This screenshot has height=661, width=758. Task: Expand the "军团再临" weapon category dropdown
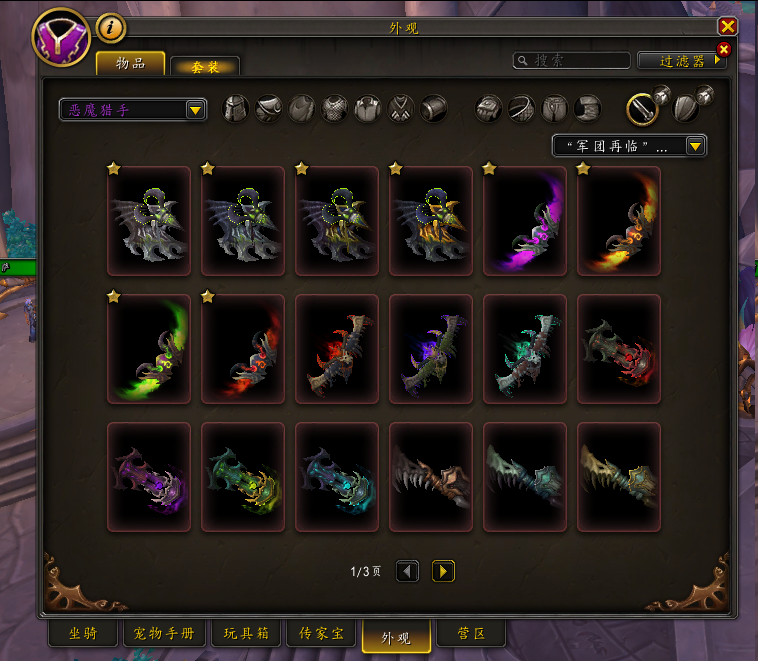(630, 146)
